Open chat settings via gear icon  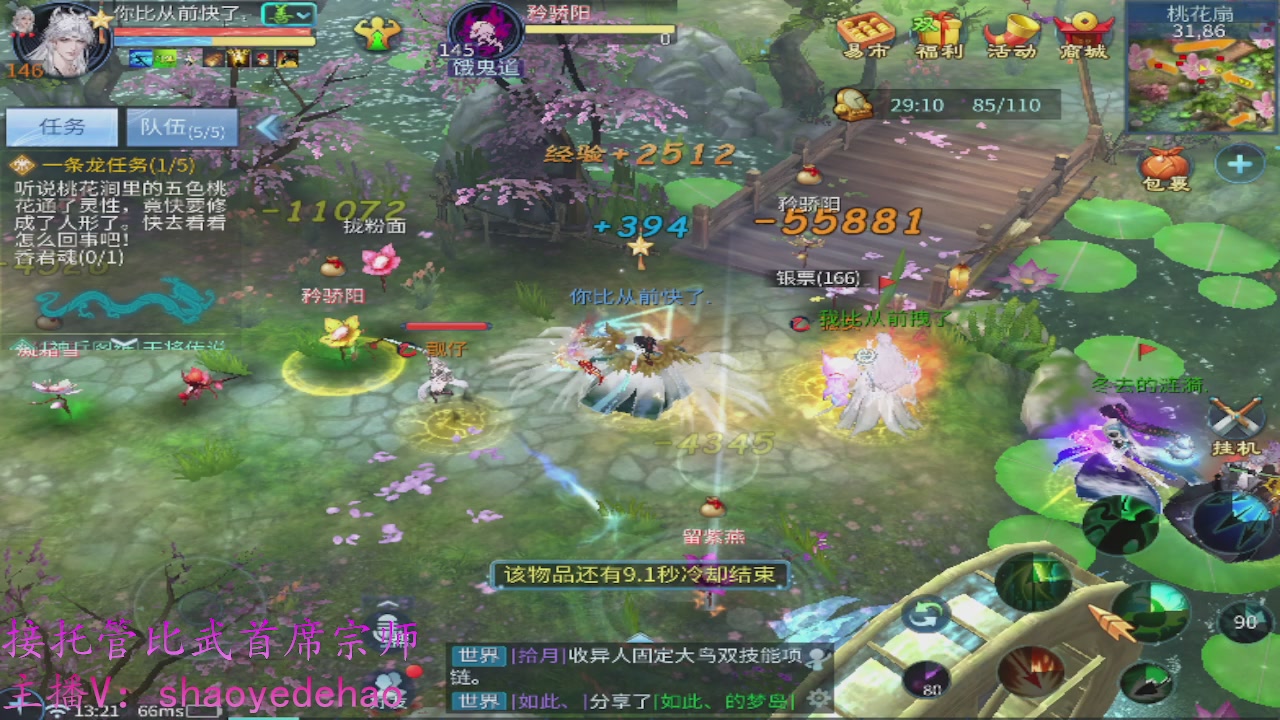tap(818, 696)
